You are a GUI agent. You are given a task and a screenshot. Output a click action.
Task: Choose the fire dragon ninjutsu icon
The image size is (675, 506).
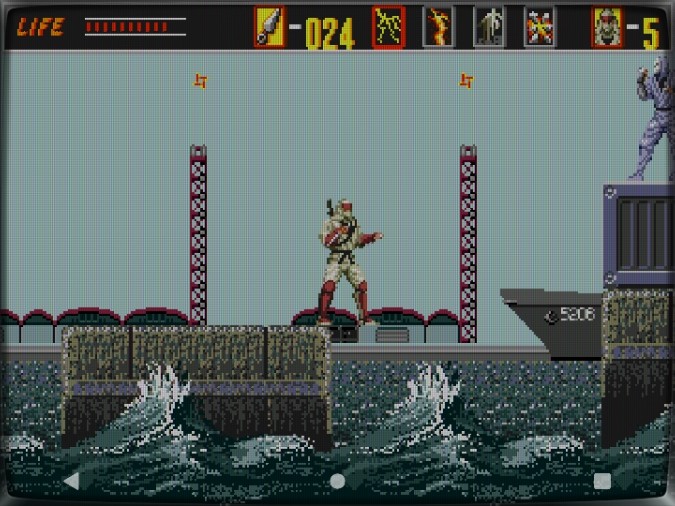pos(438,27)
